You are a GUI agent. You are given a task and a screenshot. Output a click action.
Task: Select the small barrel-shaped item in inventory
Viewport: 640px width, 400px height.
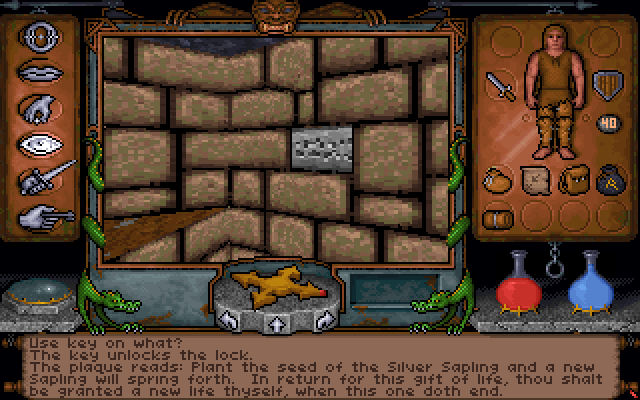[x=497, y=217]
